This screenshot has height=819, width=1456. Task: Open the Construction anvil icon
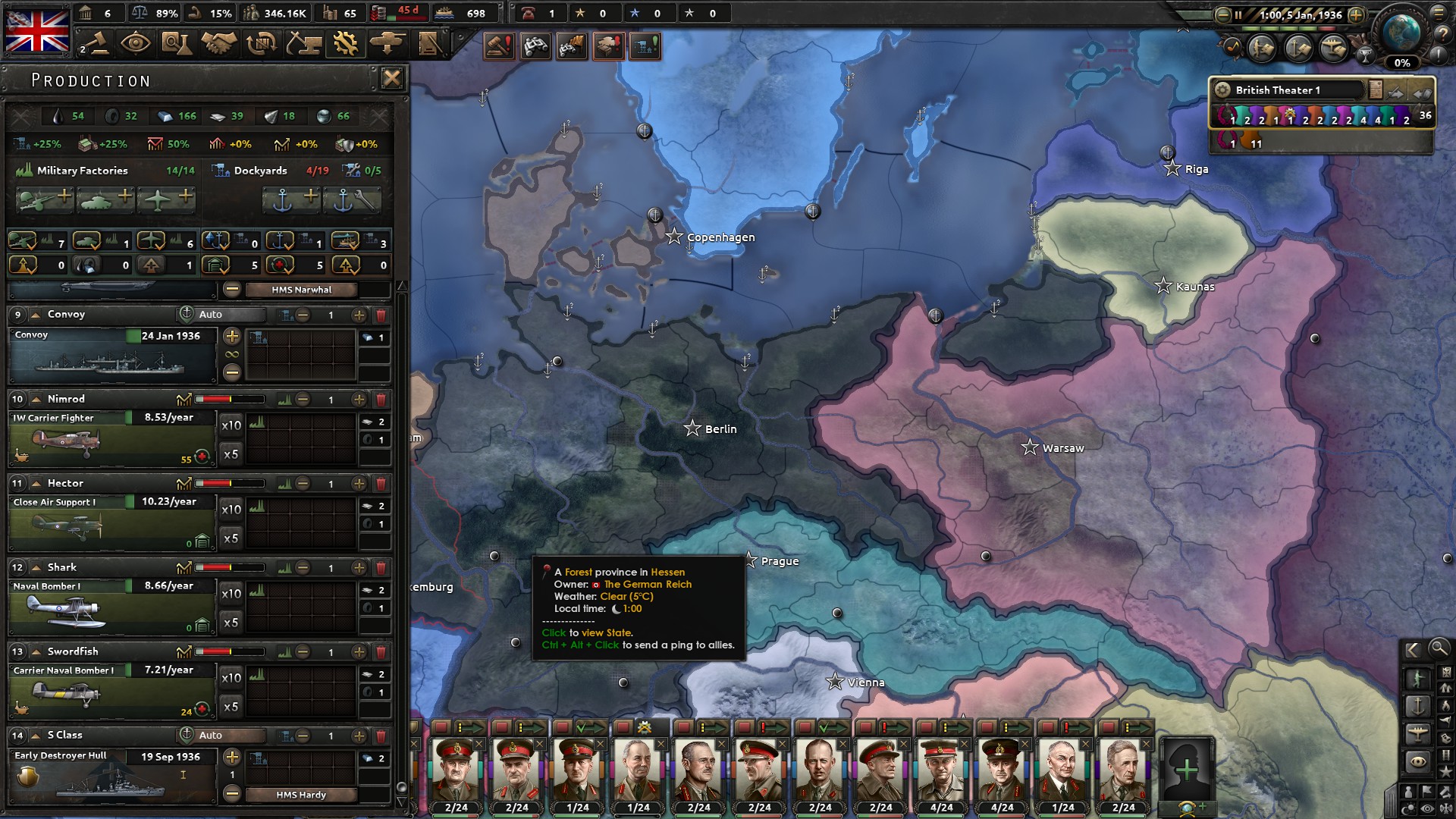[x=302, y=44]
